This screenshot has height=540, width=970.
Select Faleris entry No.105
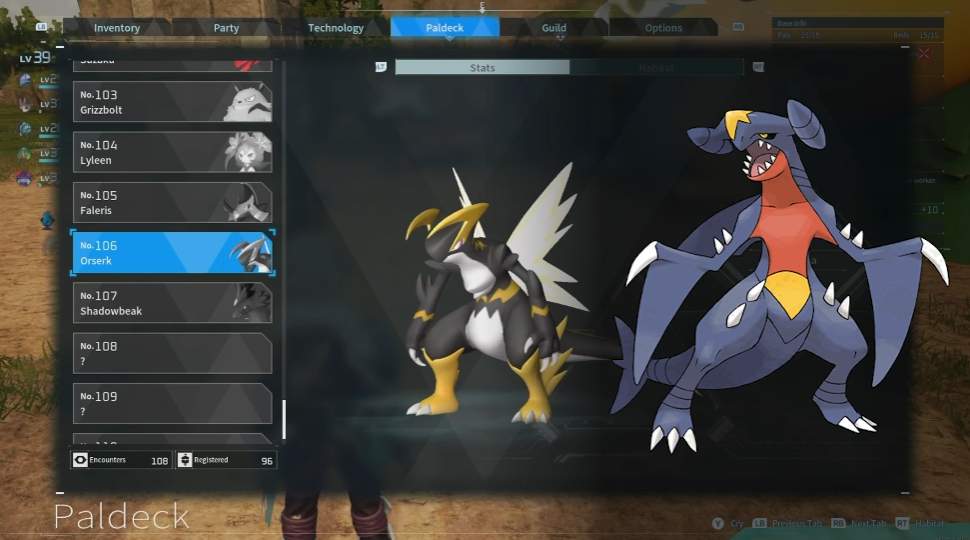pos(172,202)
